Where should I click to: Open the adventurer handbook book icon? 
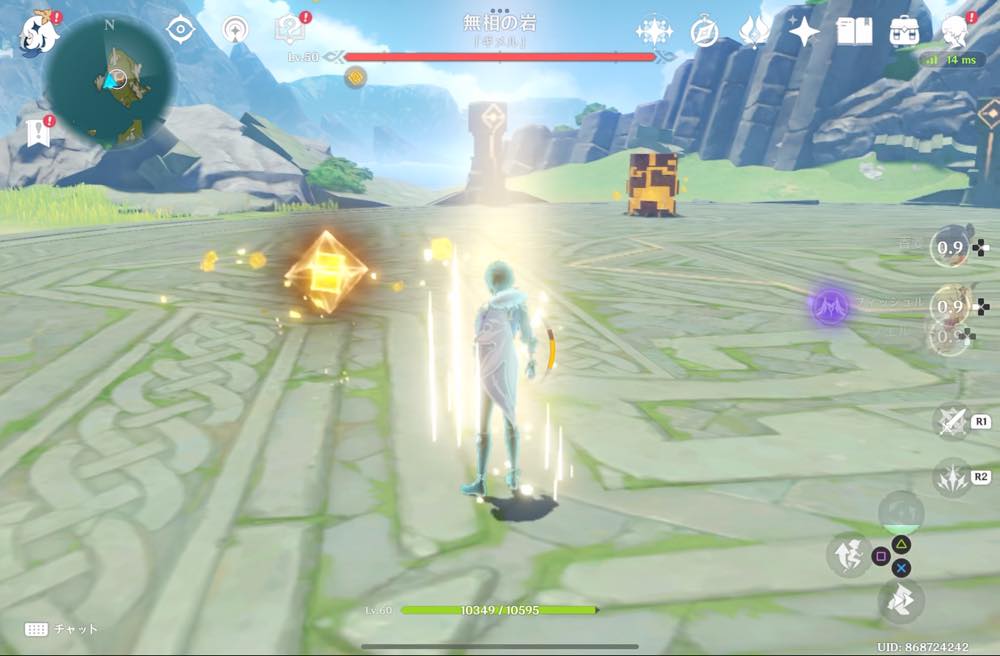coord(853,32)
